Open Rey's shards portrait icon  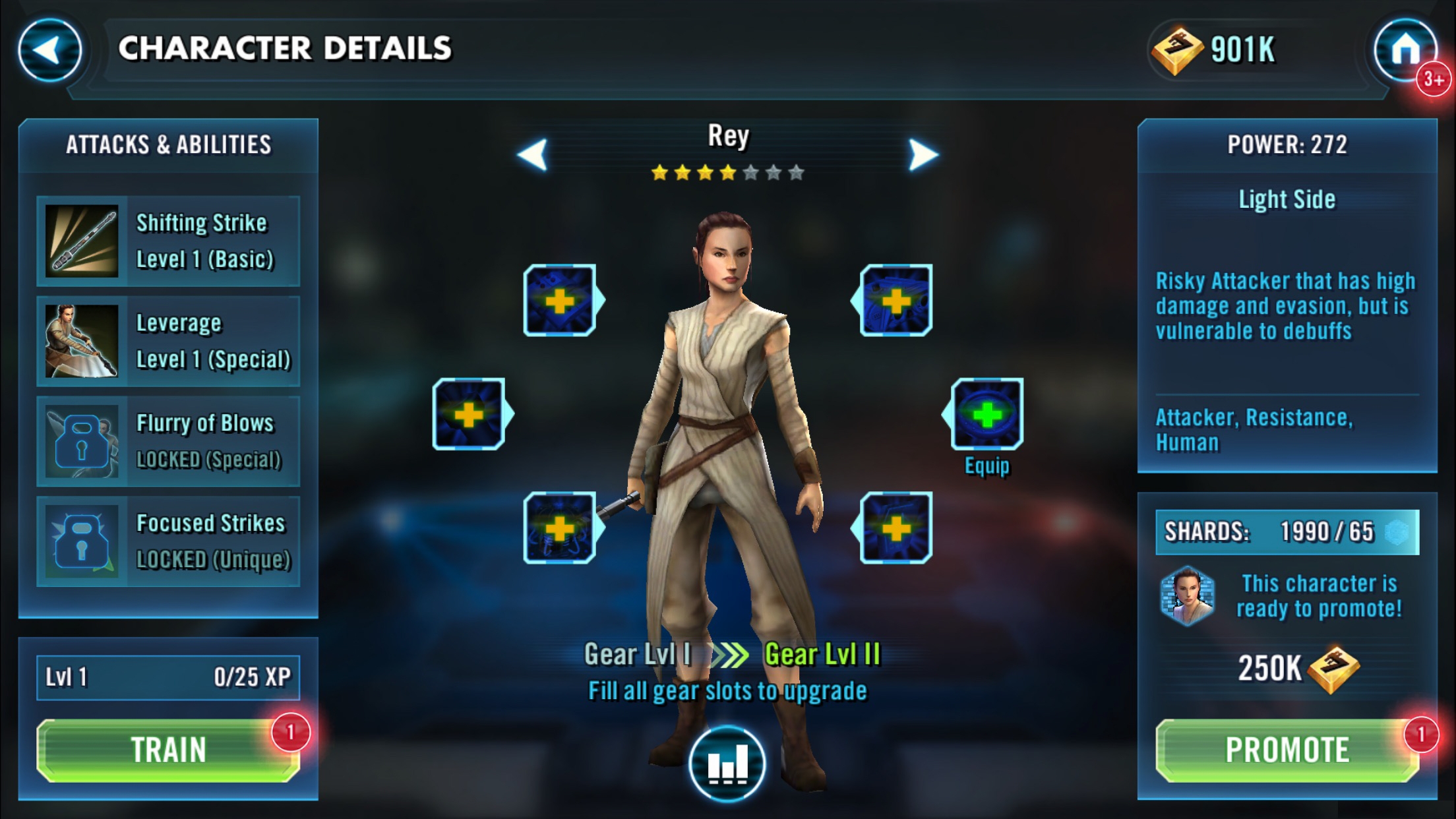point(1187,596)
